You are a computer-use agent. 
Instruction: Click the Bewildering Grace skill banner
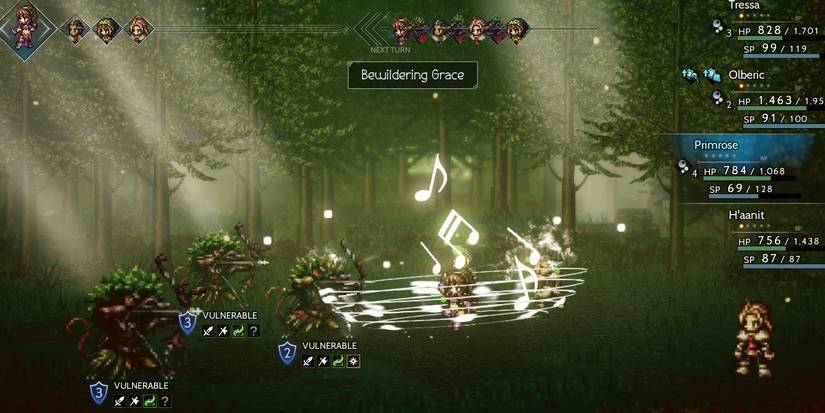pos(412,75)
